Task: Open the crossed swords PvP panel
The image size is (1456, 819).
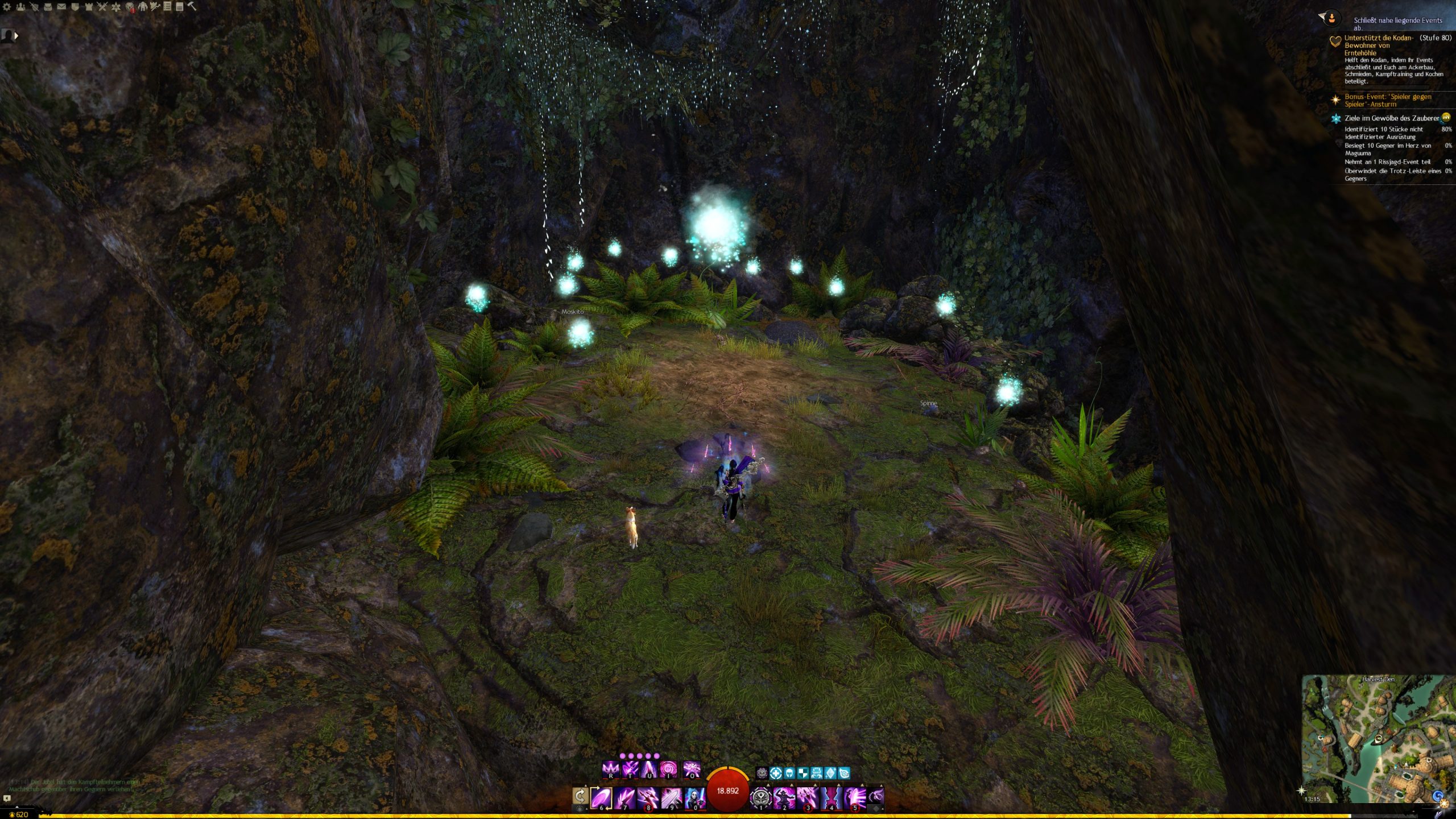Action: click(102, 7)
